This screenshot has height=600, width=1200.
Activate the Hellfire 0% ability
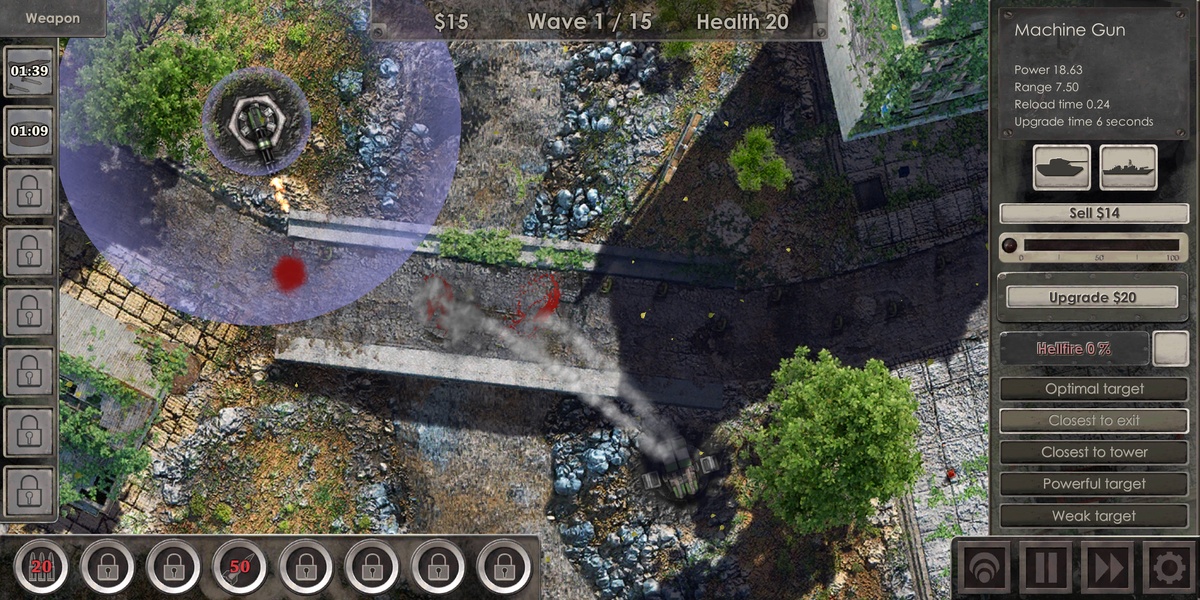click(x=1074, y=348)
